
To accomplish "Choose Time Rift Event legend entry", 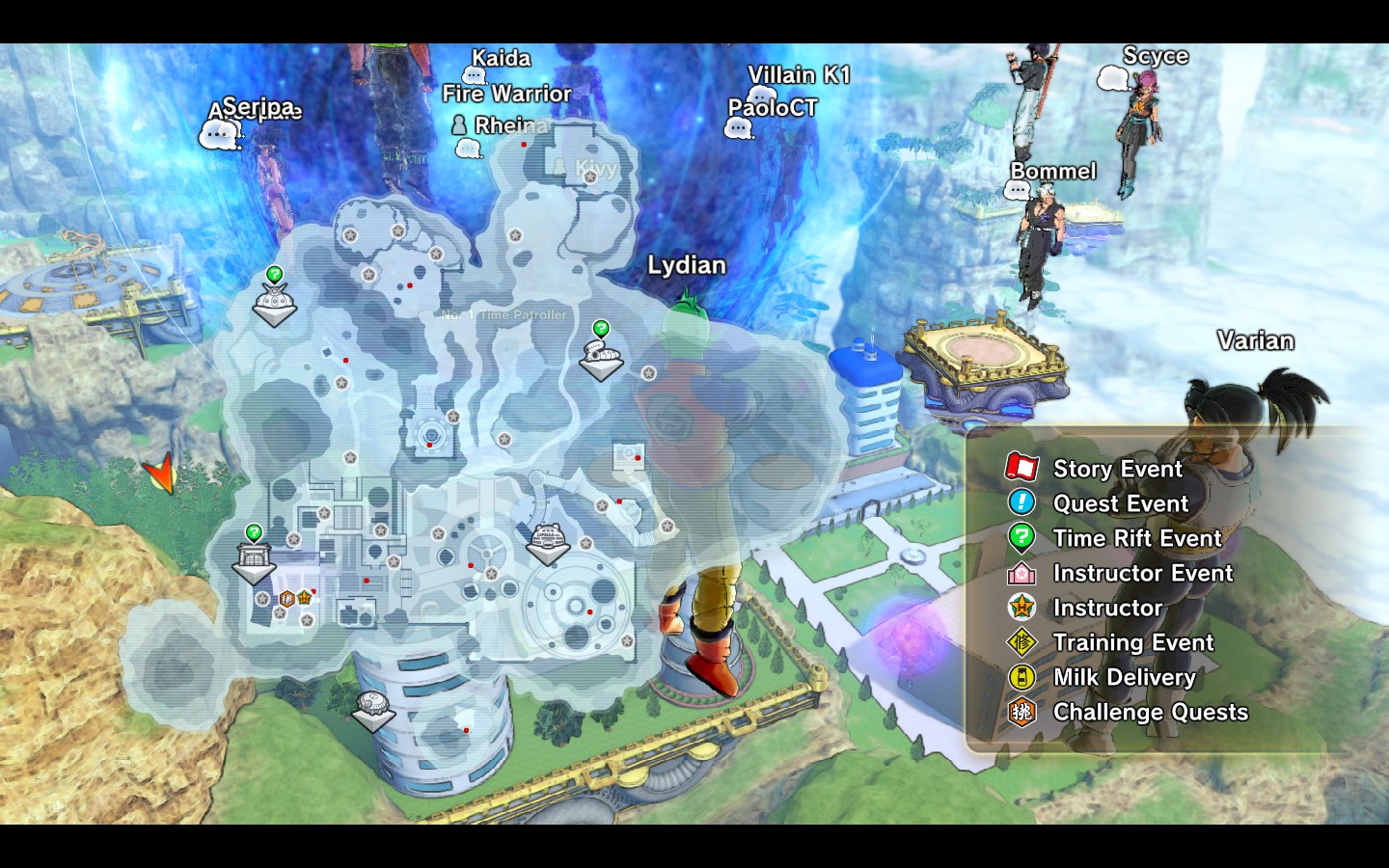I will (1136, 538).
